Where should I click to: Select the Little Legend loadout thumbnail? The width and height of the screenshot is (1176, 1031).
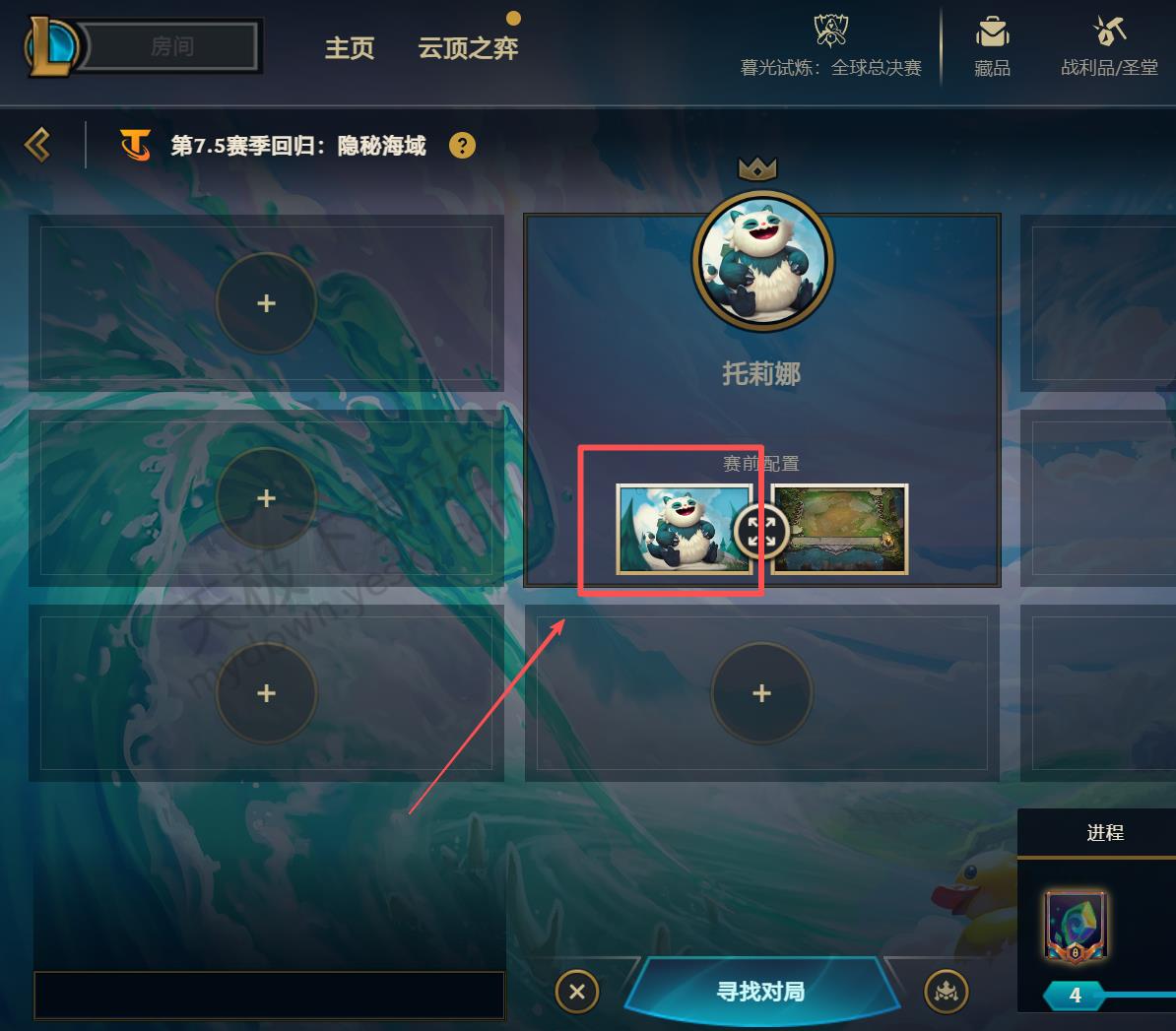coord(680,529)
